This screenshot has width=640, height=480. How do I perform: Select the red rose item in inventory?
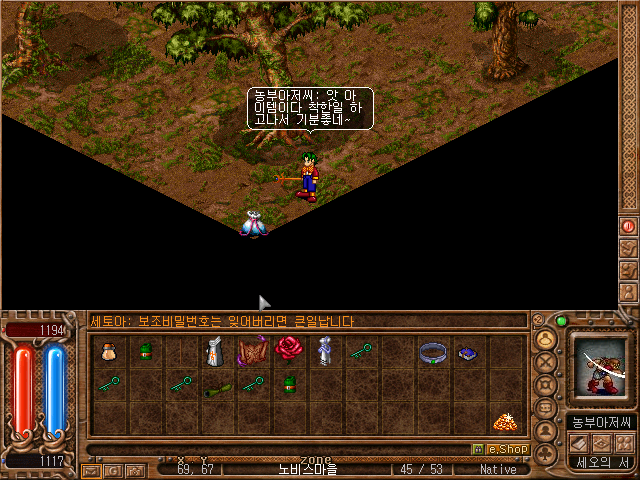[290, 349]
